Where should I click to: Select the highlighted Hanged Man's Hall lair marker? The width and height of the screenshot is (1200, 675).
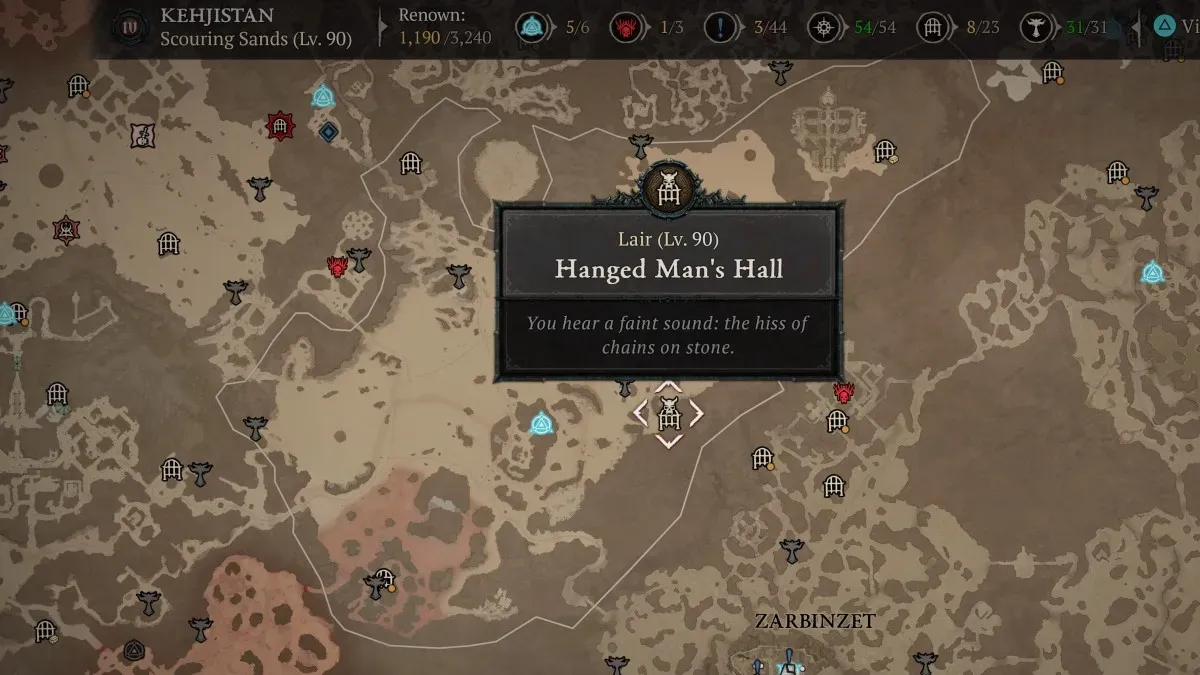pyautogui.click(x=668, y=412)
